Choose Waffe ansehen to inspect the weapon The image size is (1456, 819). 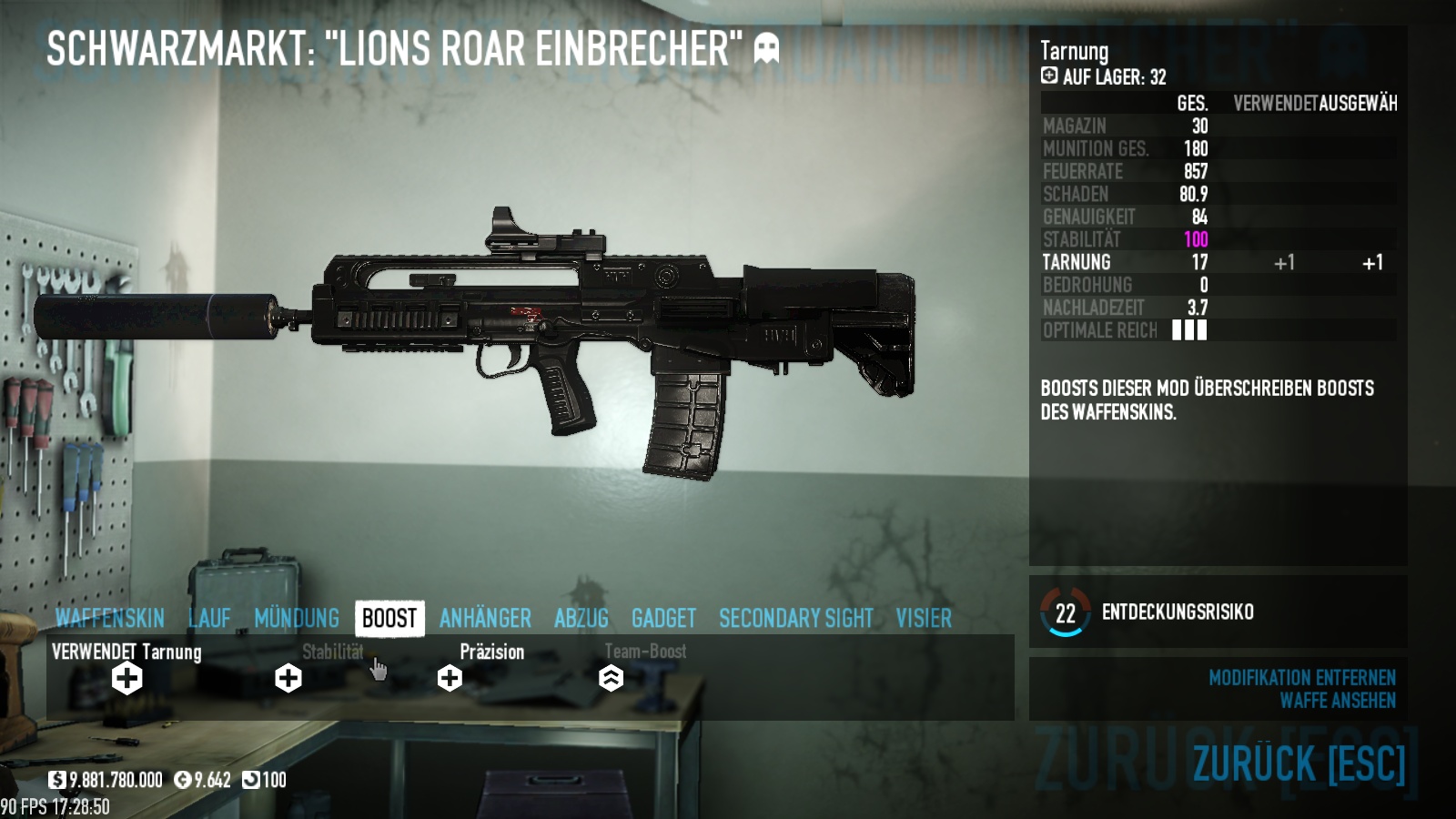[1337, 701]
